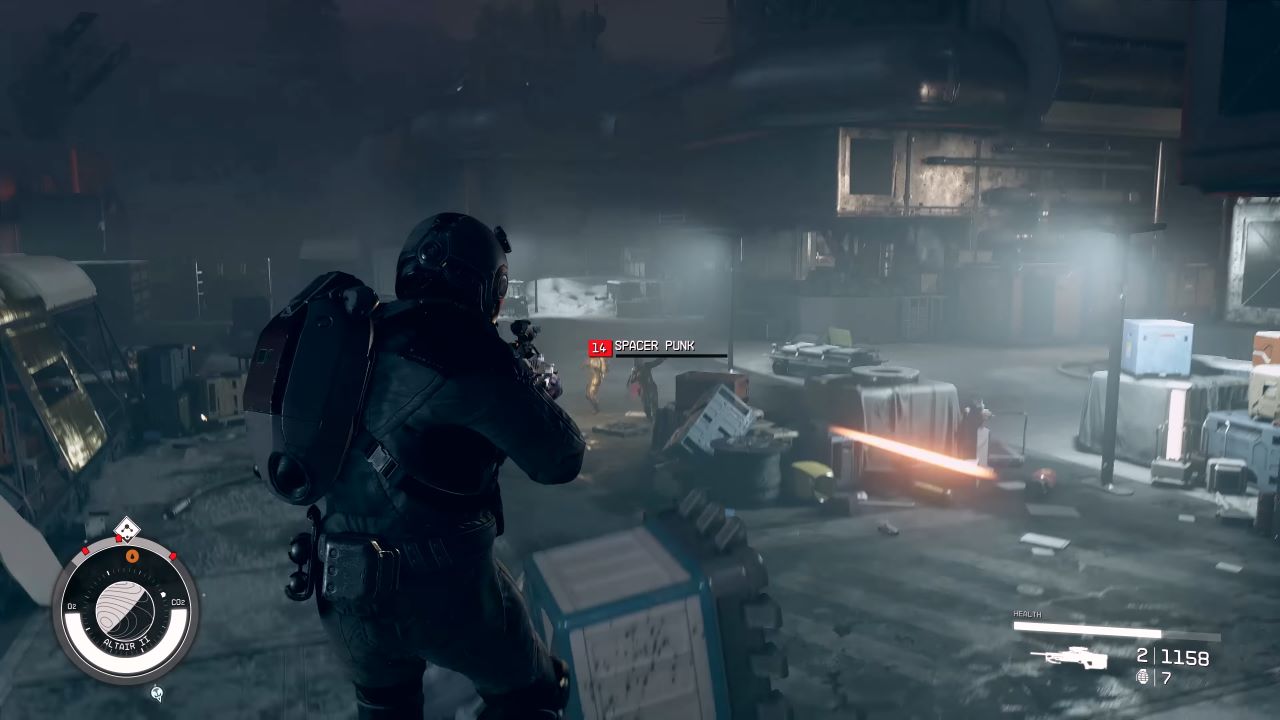This screenshot has width=1280, height=720.
Task: Click the leftmost red enemy marker on compass
Action: pos(84,550)
